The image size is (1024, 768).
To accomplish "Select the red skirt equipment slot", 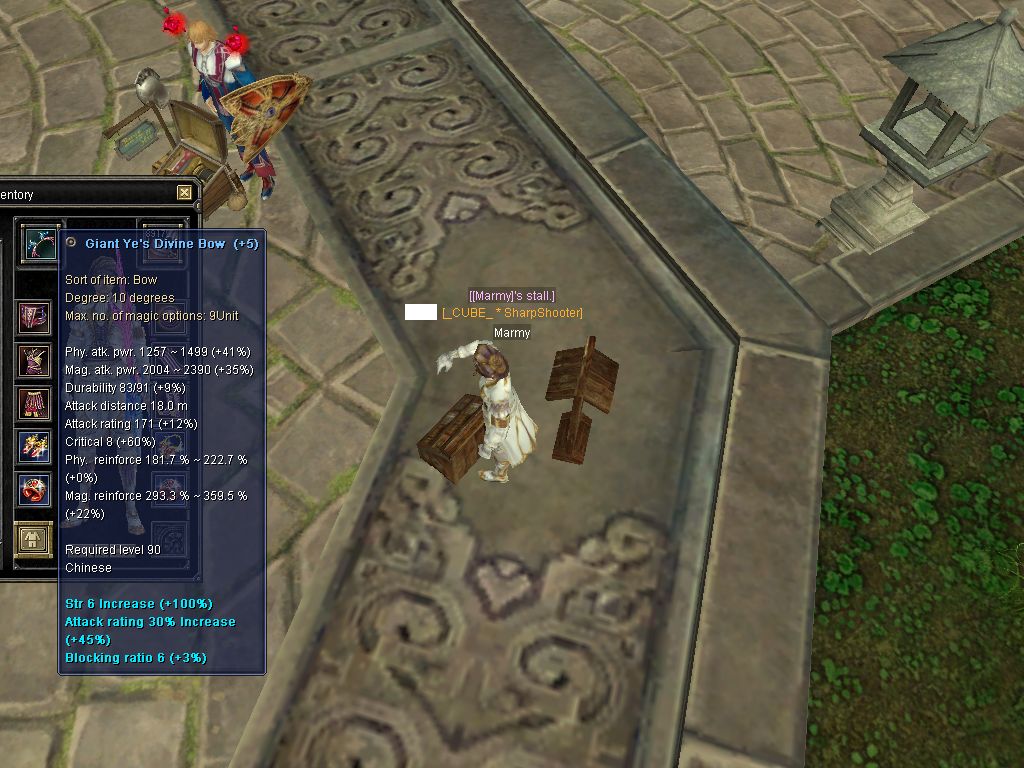I will (34, 404).
